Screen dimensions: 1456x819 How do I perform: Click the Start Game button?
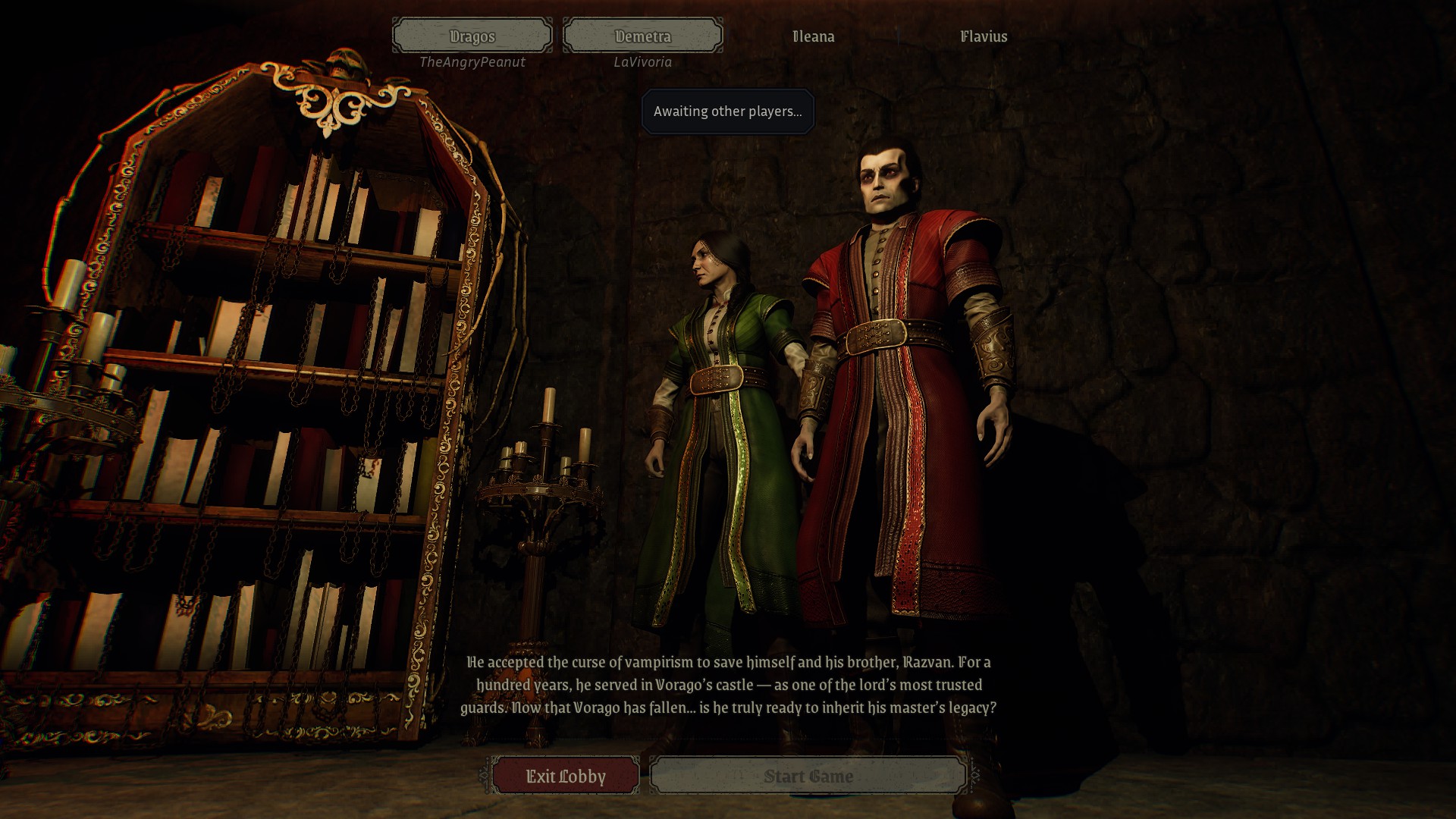[x=808, y=776]
